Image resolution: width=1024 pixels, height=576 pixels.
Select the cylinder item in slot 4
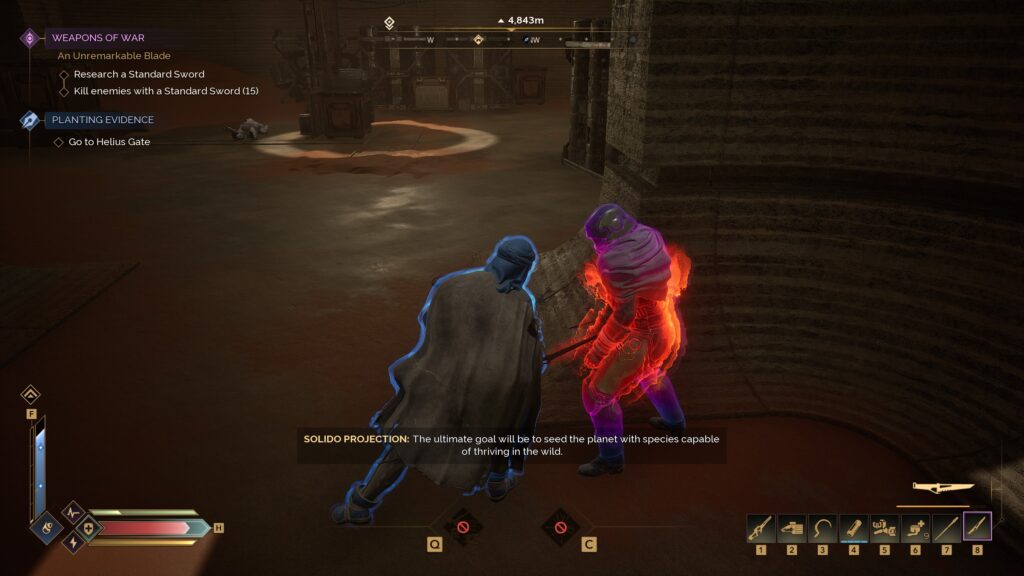pyautogui.click(x=854, y=528)
